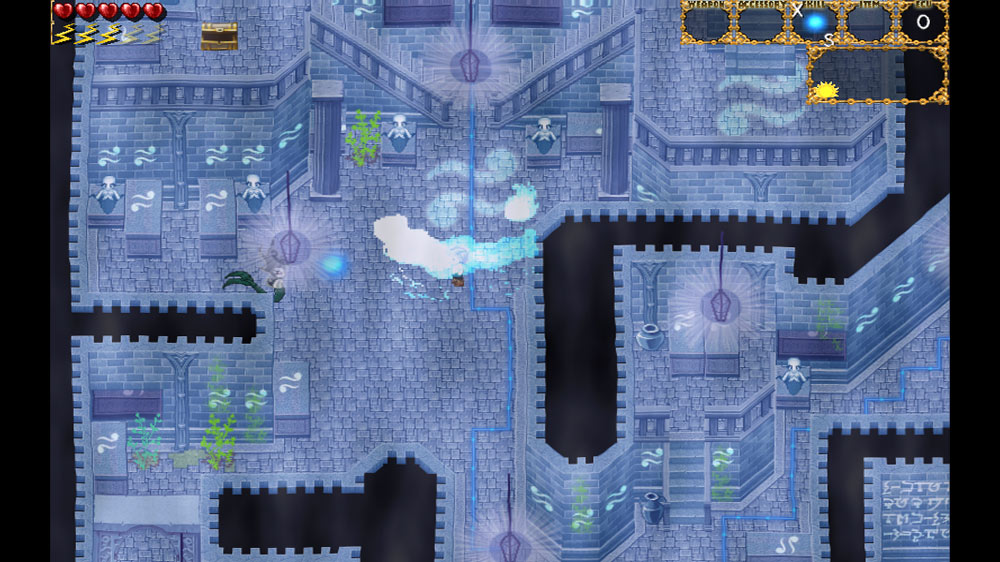Open the Accessory equipment slot
This screenshot has height=562, width=1000.
761,25
